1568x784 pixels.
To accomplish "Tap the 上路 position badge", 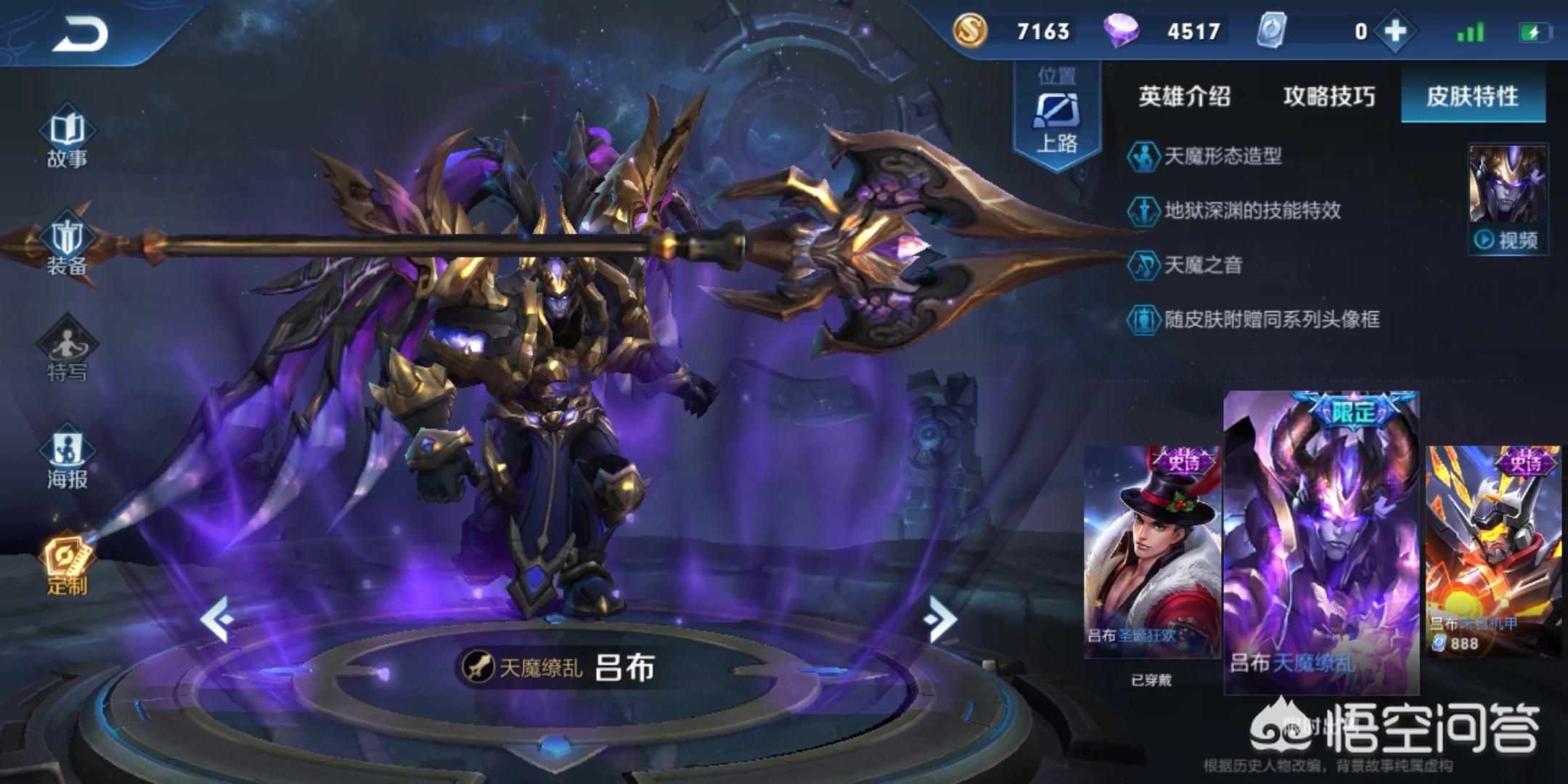I will (x=1056, y=116).
